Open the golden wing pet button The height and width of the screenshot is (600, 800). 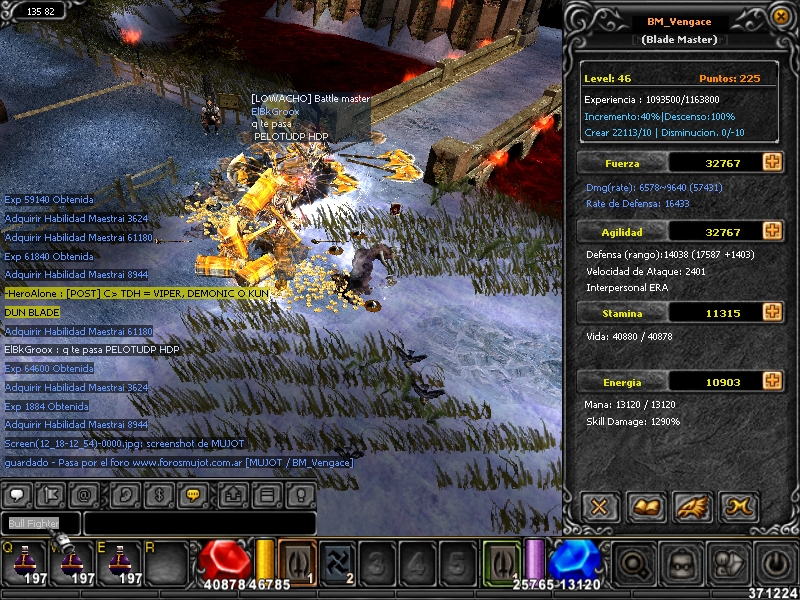pos(693,506)
